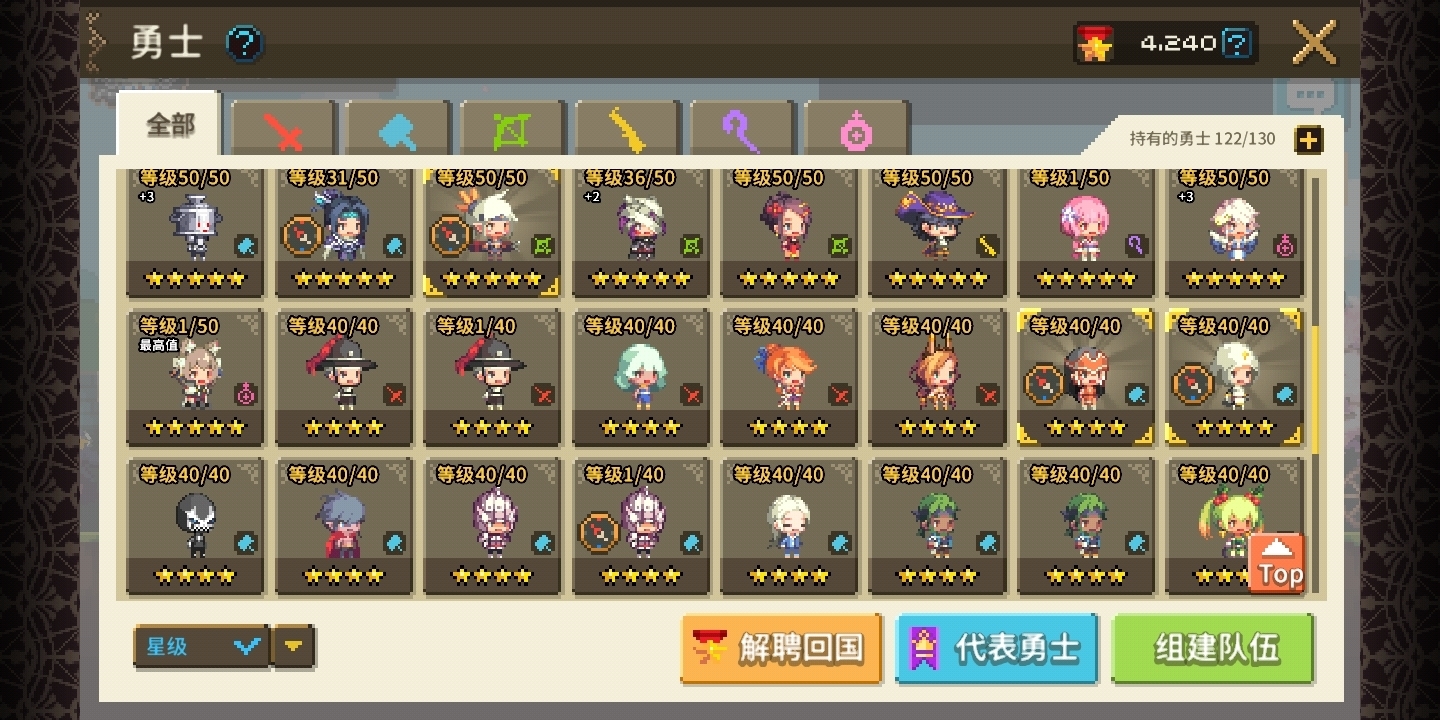Viewport: 1440px width, 720px height.
Task: Select the red sword class filter tab
Action: coord(281,127)
